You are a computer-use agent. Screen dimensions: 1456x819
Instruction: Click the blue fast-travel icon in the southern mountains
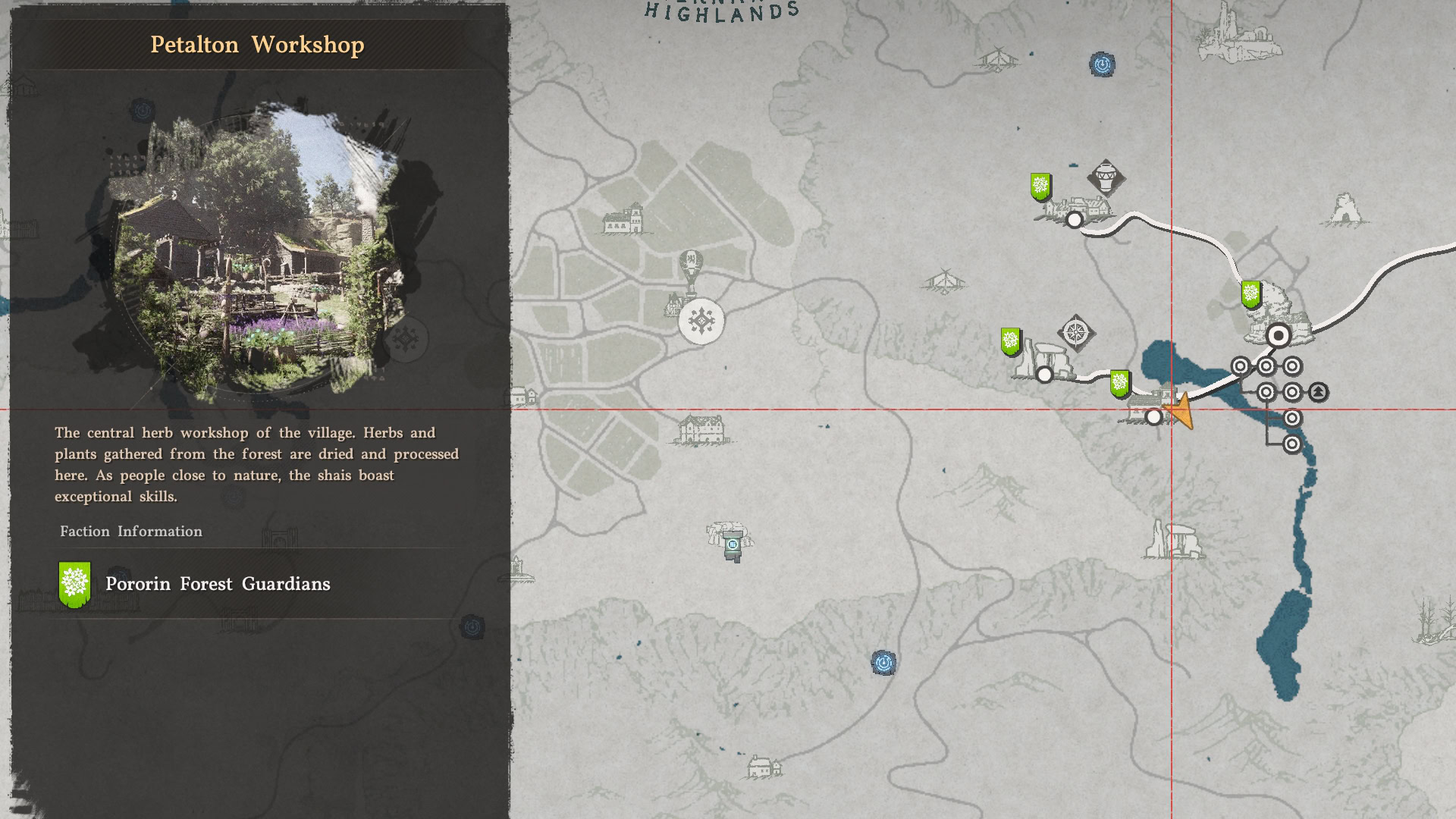pyautogui.click(x=883, y=662)
